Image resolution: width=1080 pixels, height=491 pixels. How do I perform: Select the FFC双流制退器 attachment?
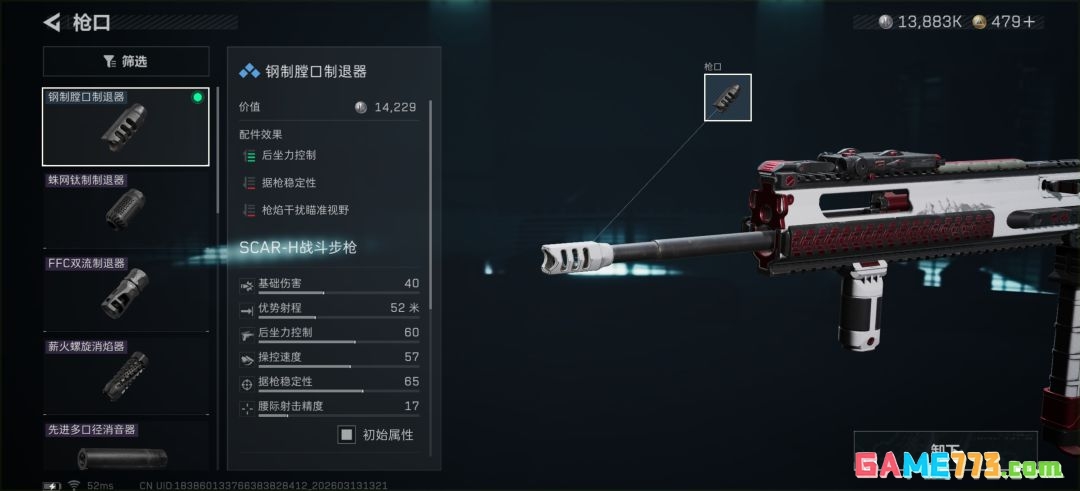click(126, 292)
